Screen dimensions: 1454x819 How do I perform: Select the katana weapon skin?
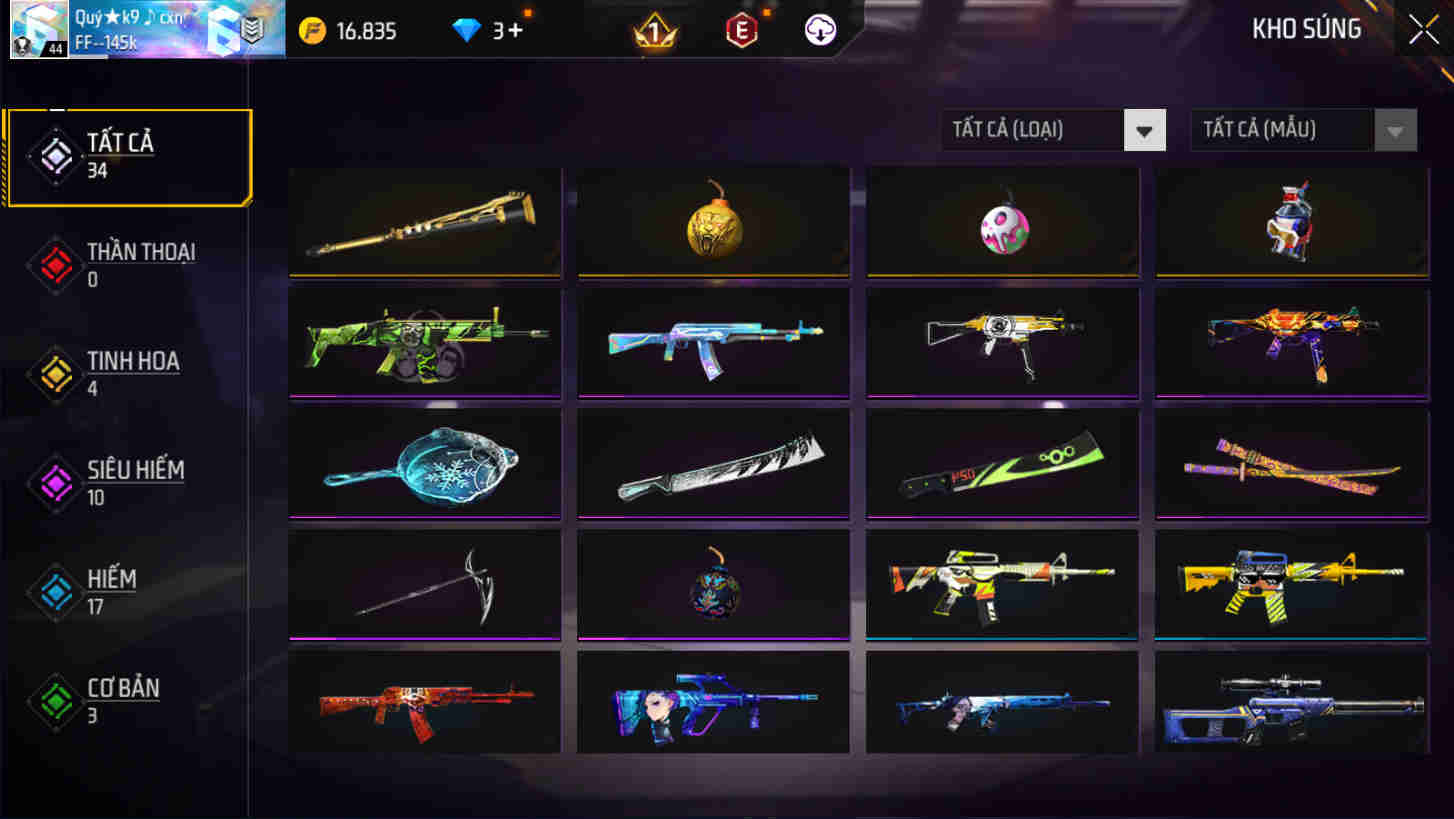1291,463
